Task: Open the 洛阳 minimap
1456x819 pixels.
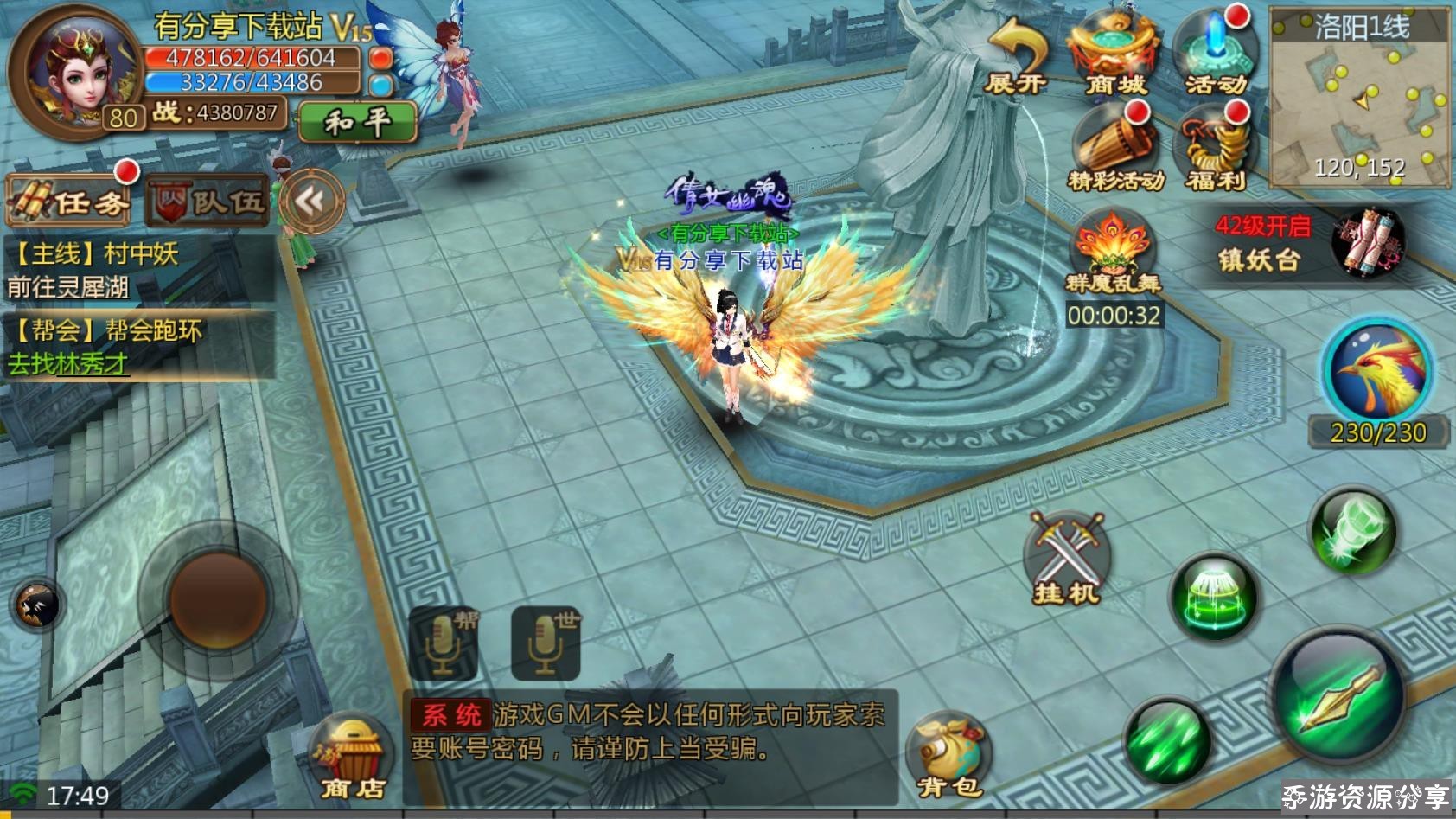Action: 1359,97
